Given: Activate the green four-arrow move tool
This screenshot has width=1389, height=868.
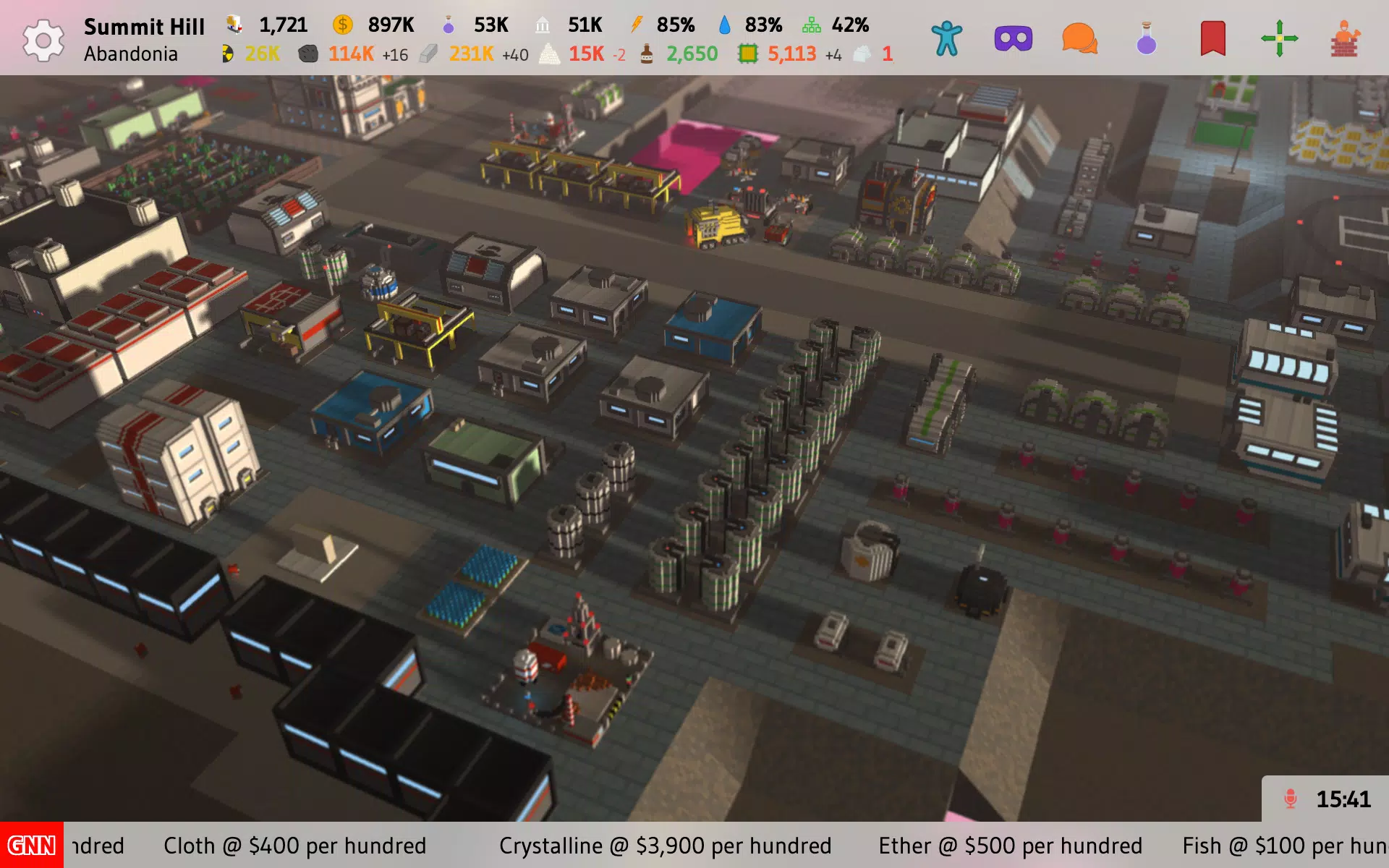Looking at the screenshot, I should coord(1279,39).
